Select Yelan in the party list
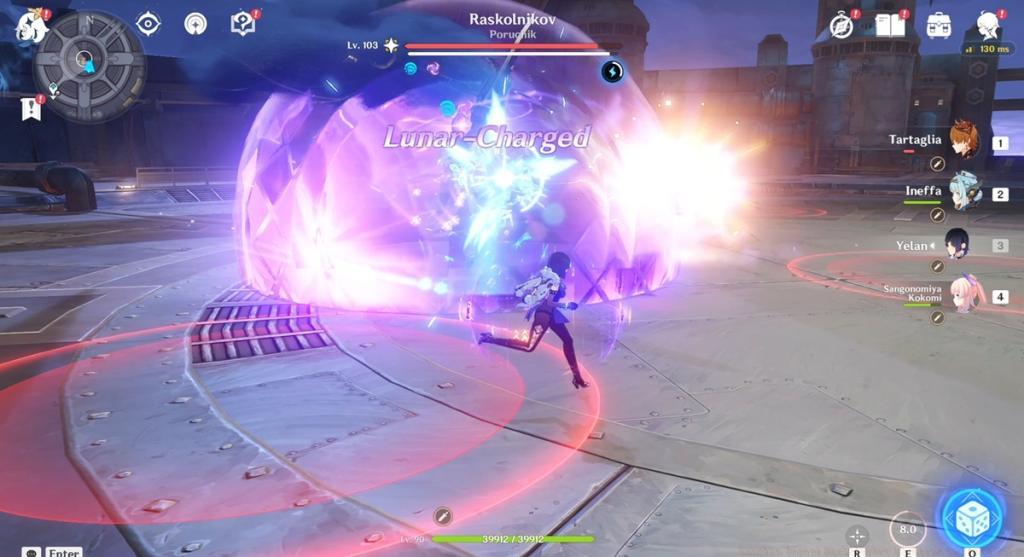 click(957, 243)
